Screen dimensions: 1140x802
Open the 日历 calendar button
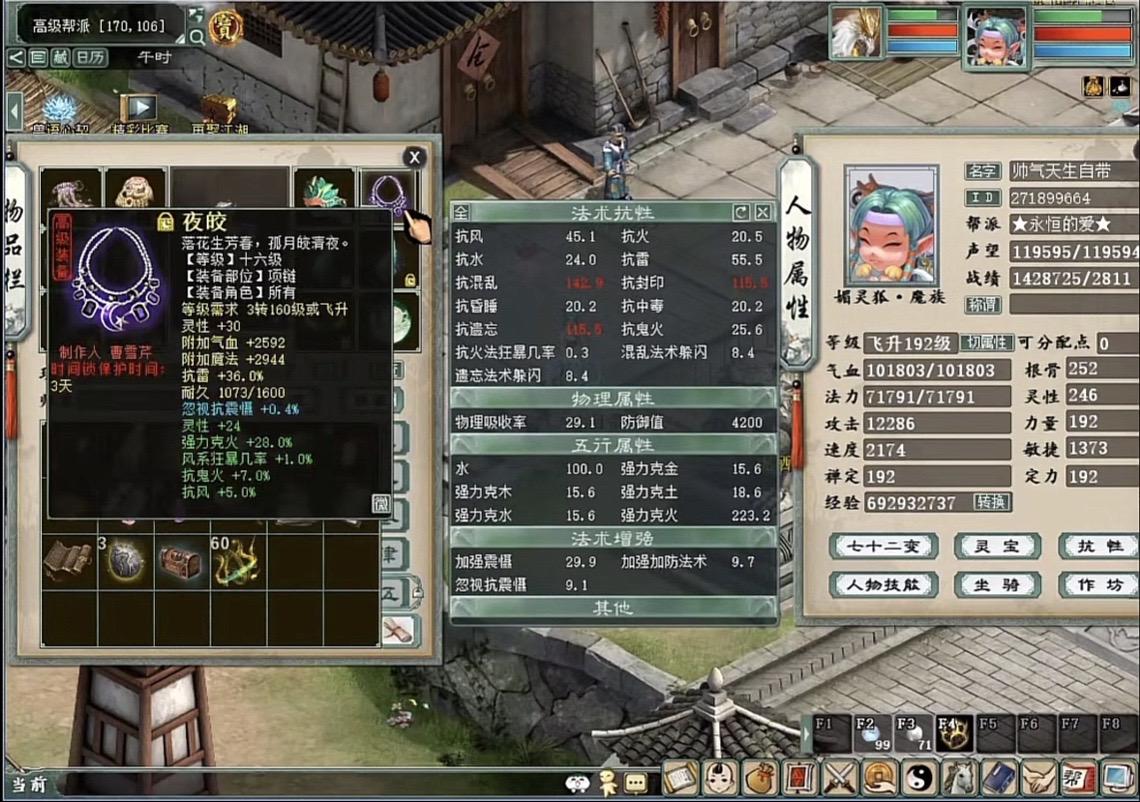point(91,58)
